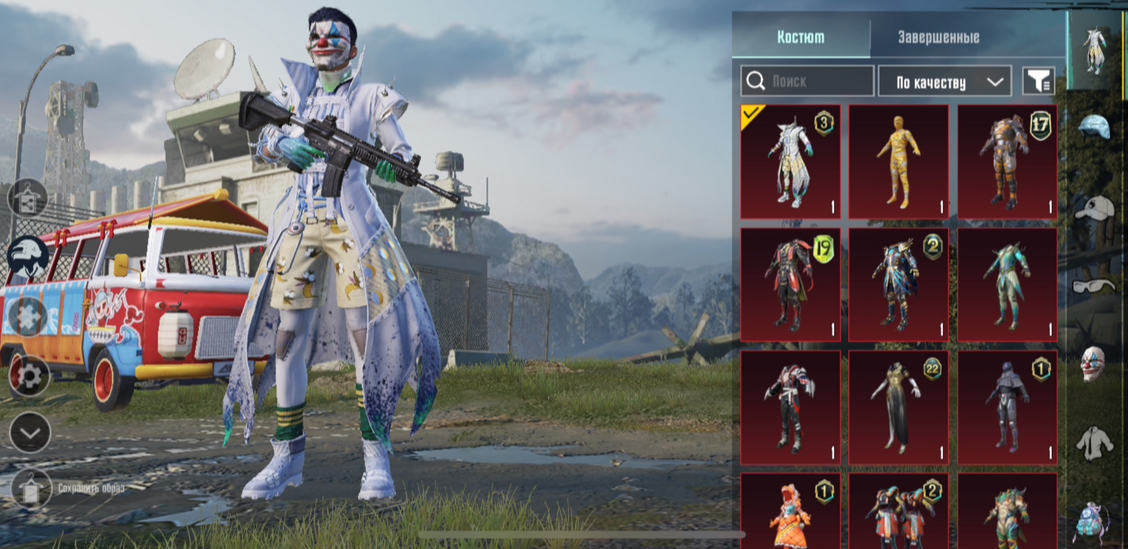The height and width of the screenshot is (549, 1128).
Task: Select the costume with level badge 17
Action: pyautogui.click(x=1007, y=161)
